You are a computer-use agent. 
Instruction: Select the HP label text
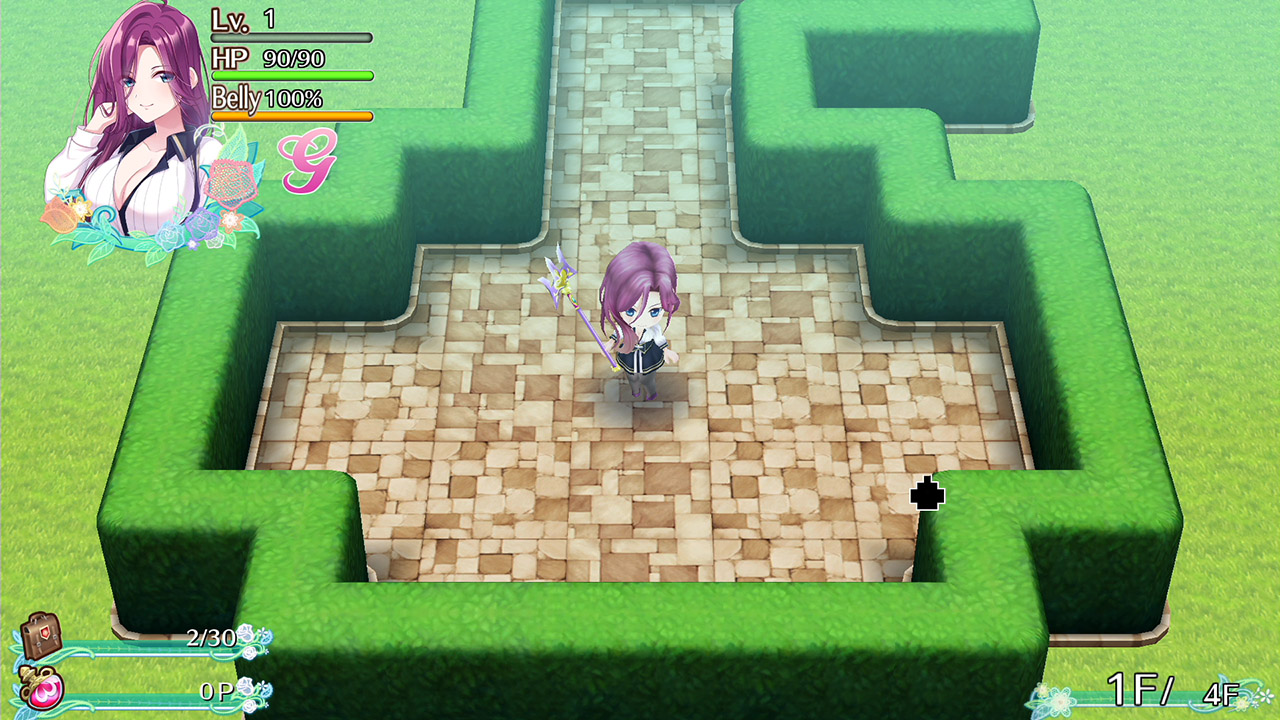click(x=230, y=60)
